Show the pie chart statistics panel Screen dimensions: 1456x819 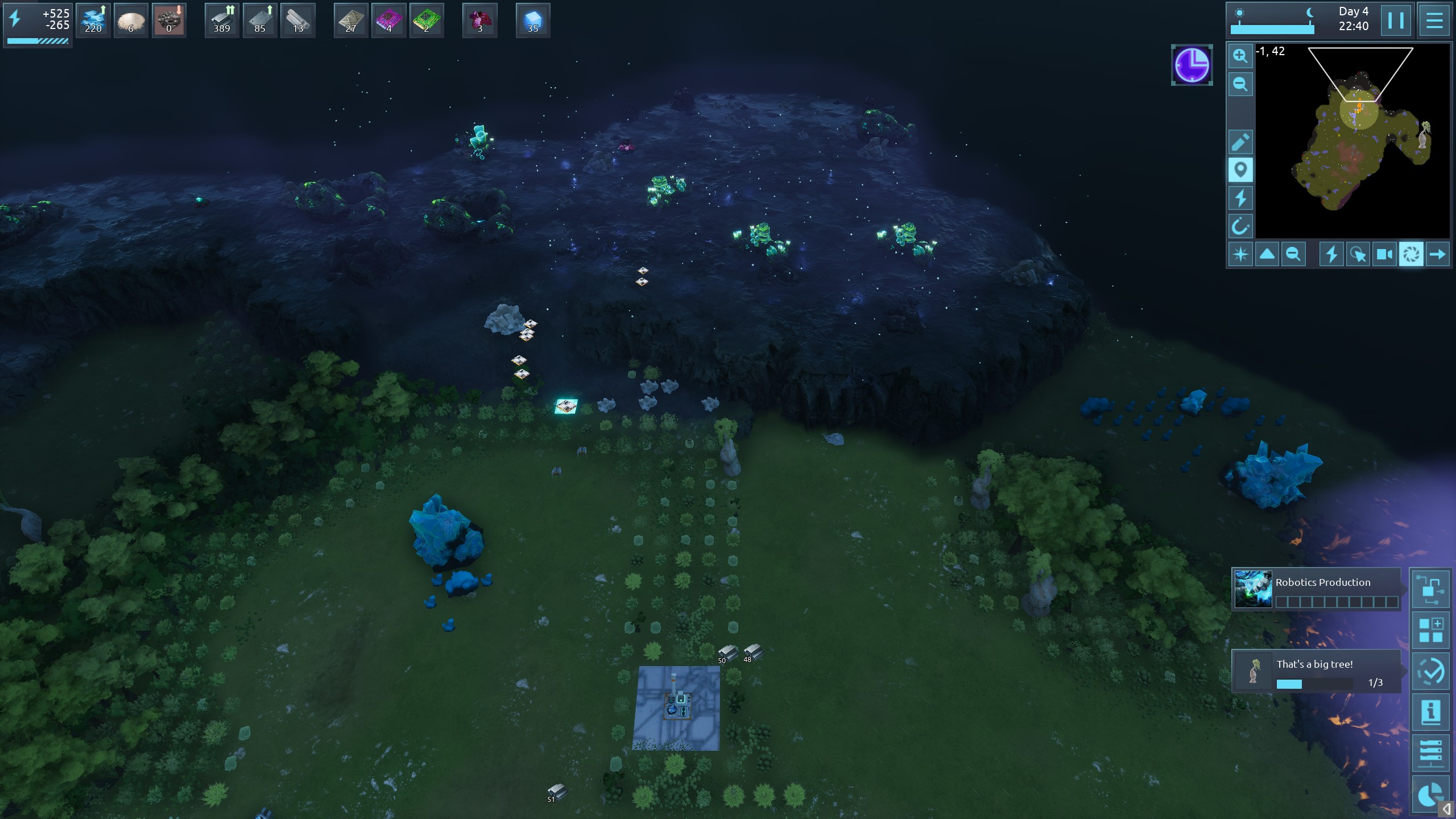coord(1430,794)
